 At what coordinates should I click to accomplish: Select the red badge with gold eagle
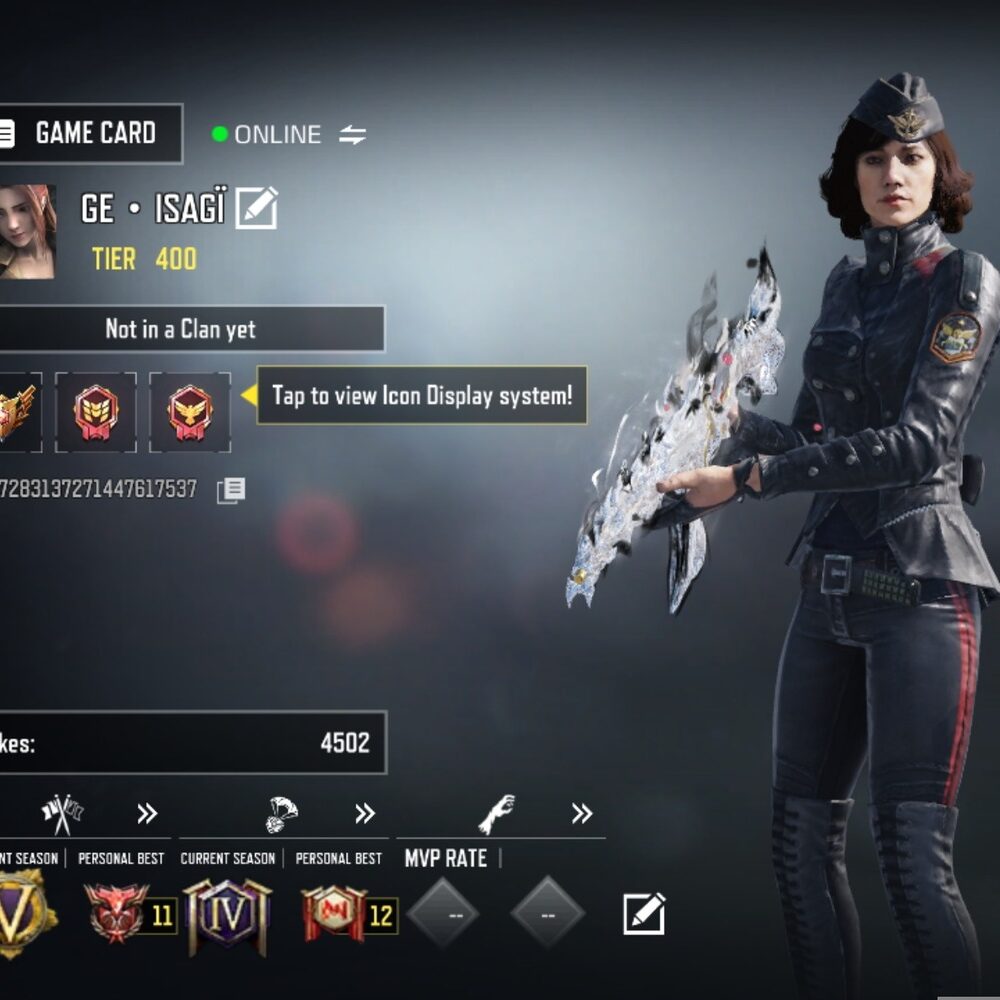tap(190, 412)
